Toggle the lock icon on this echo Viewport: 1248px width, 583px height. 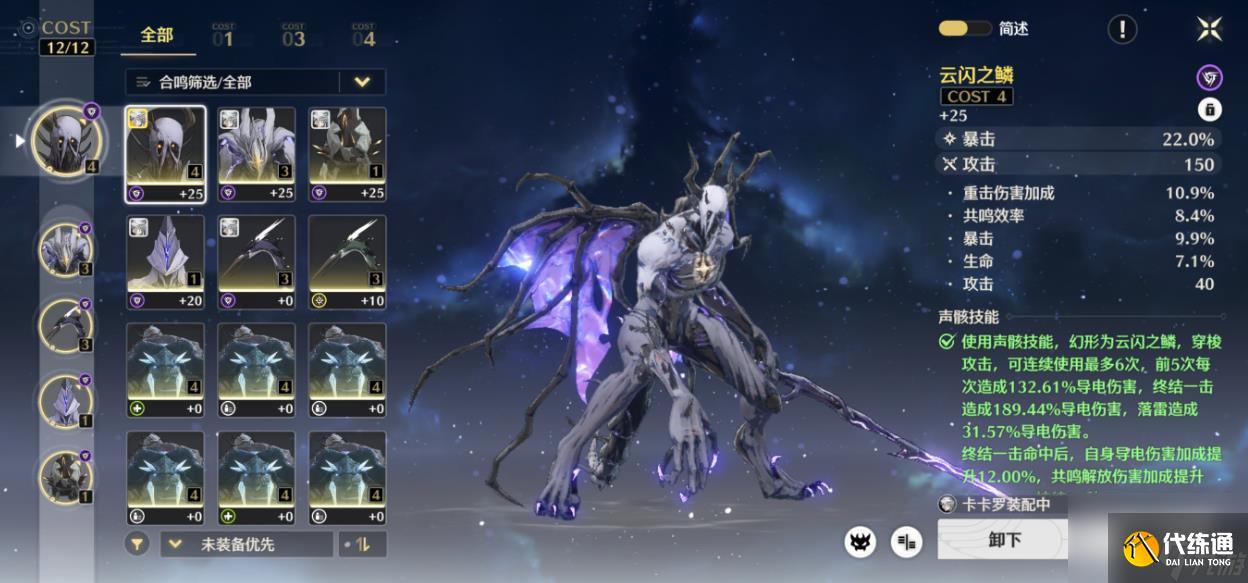tap(1209, 110)
